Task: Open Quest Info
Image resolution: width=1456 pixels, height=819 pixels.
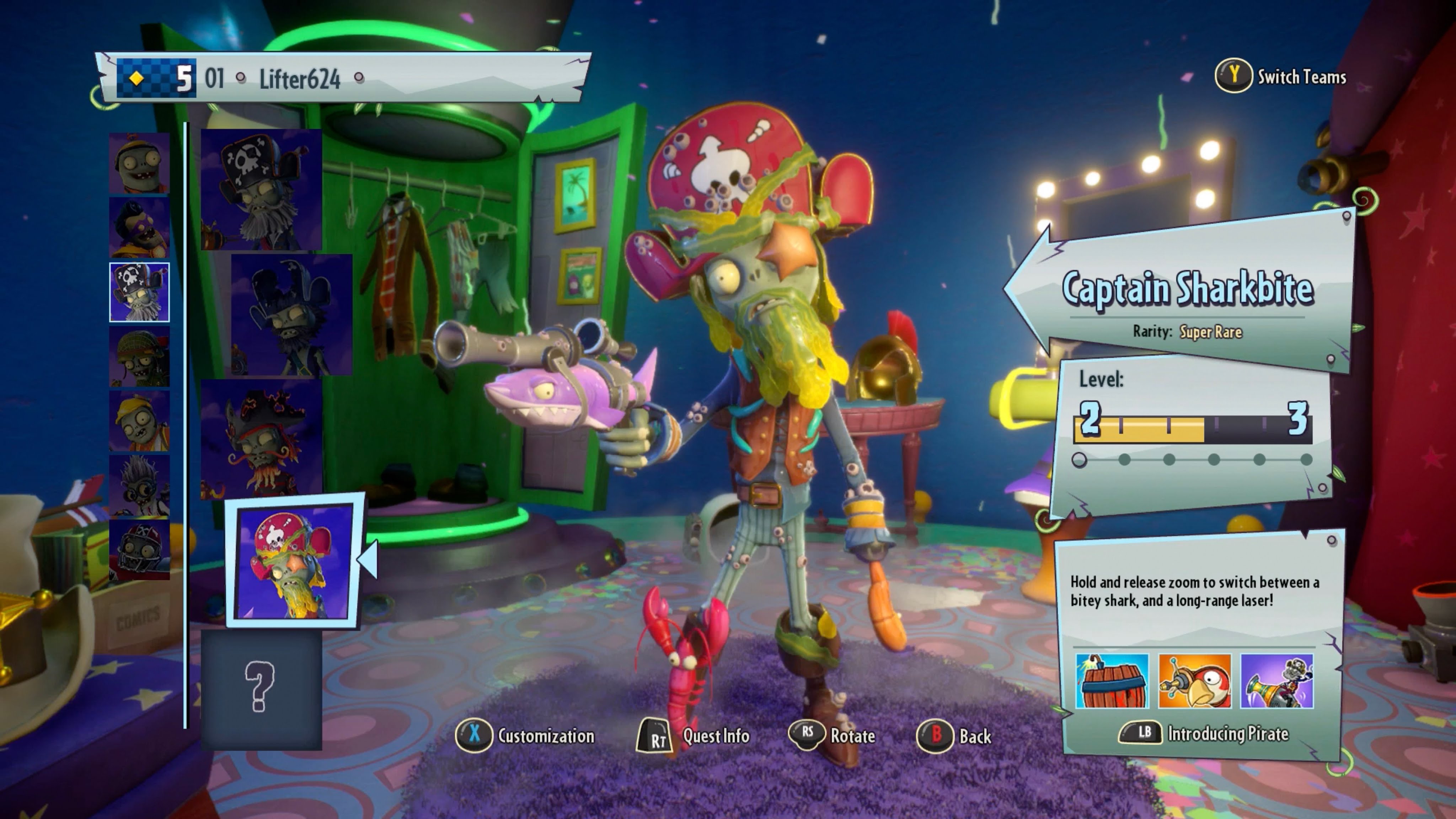Action: pos(694,735)
